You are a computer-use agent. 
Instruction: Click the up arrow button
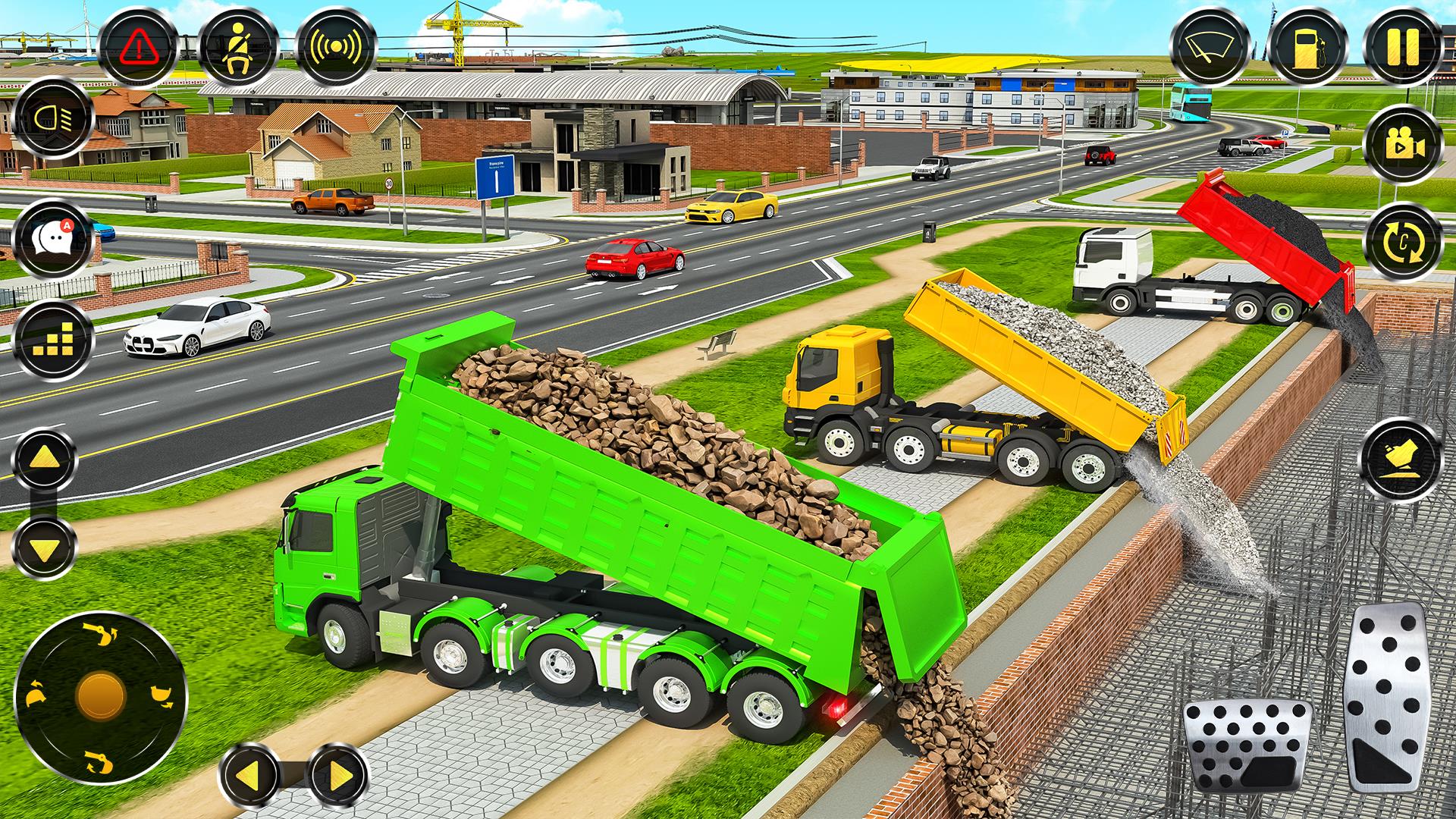click(45, 460)
